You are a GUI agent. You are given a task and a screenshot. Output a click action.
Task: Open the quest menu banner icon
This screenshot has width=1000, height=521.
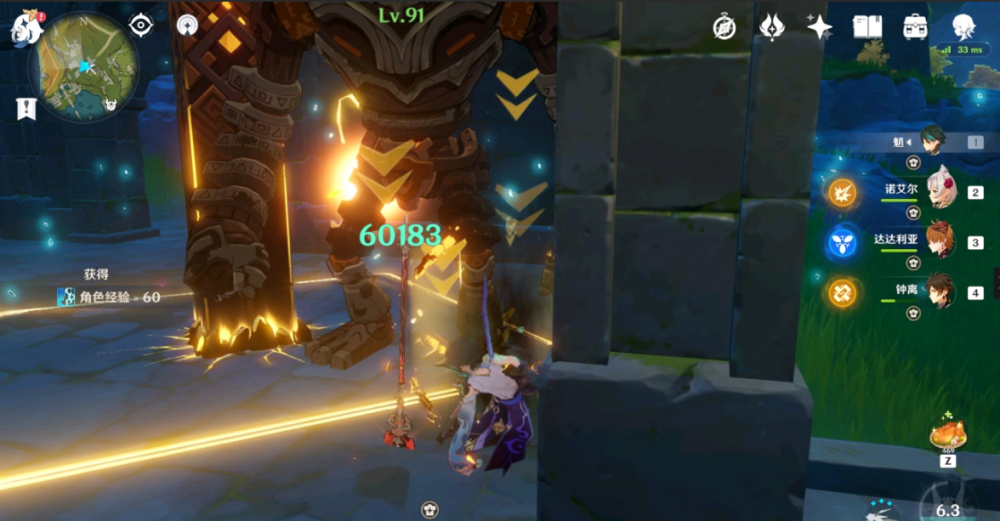pos(25,108)
